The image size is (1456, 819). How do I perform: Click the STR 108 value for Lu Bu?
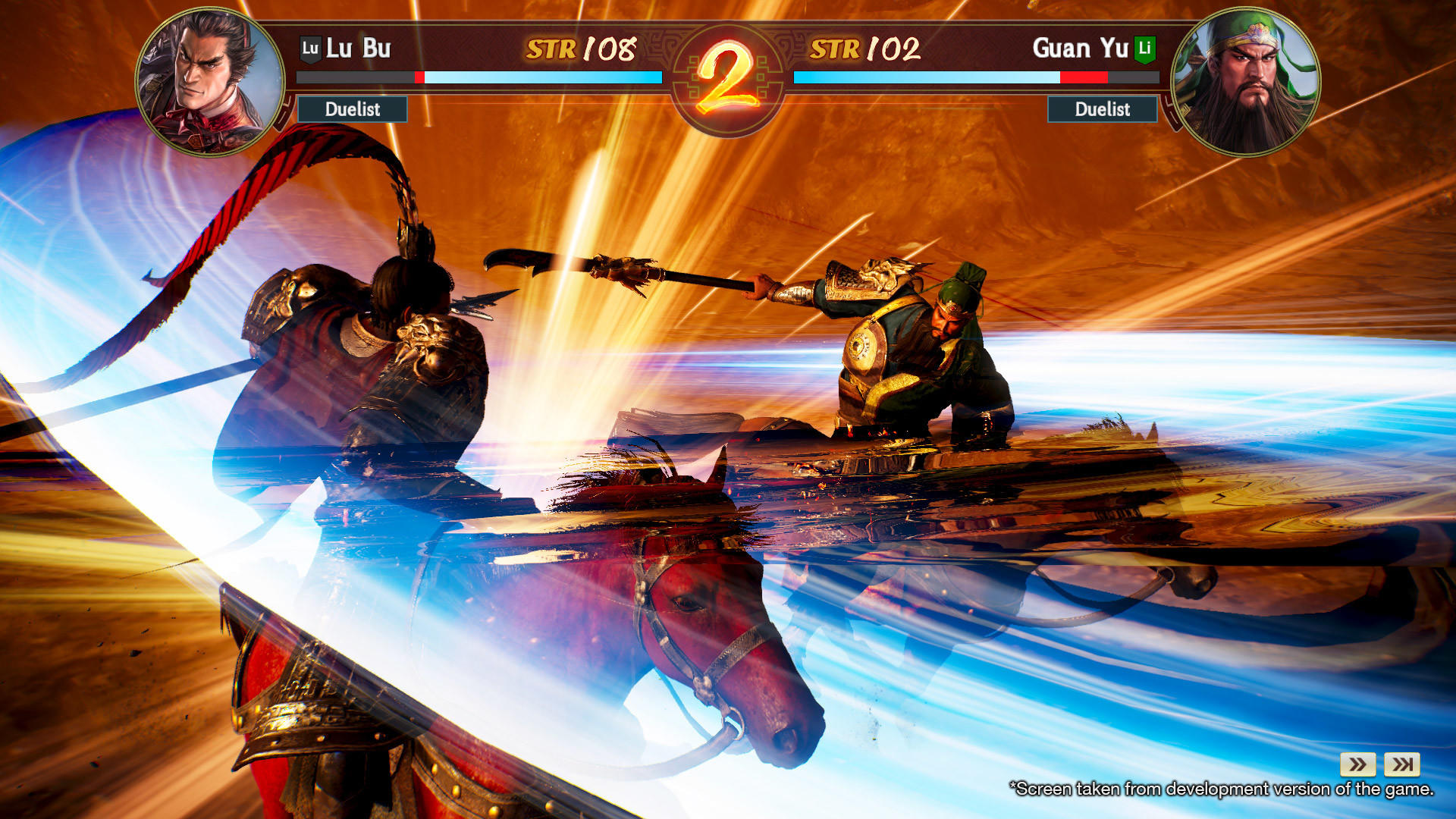coord(607,49)
